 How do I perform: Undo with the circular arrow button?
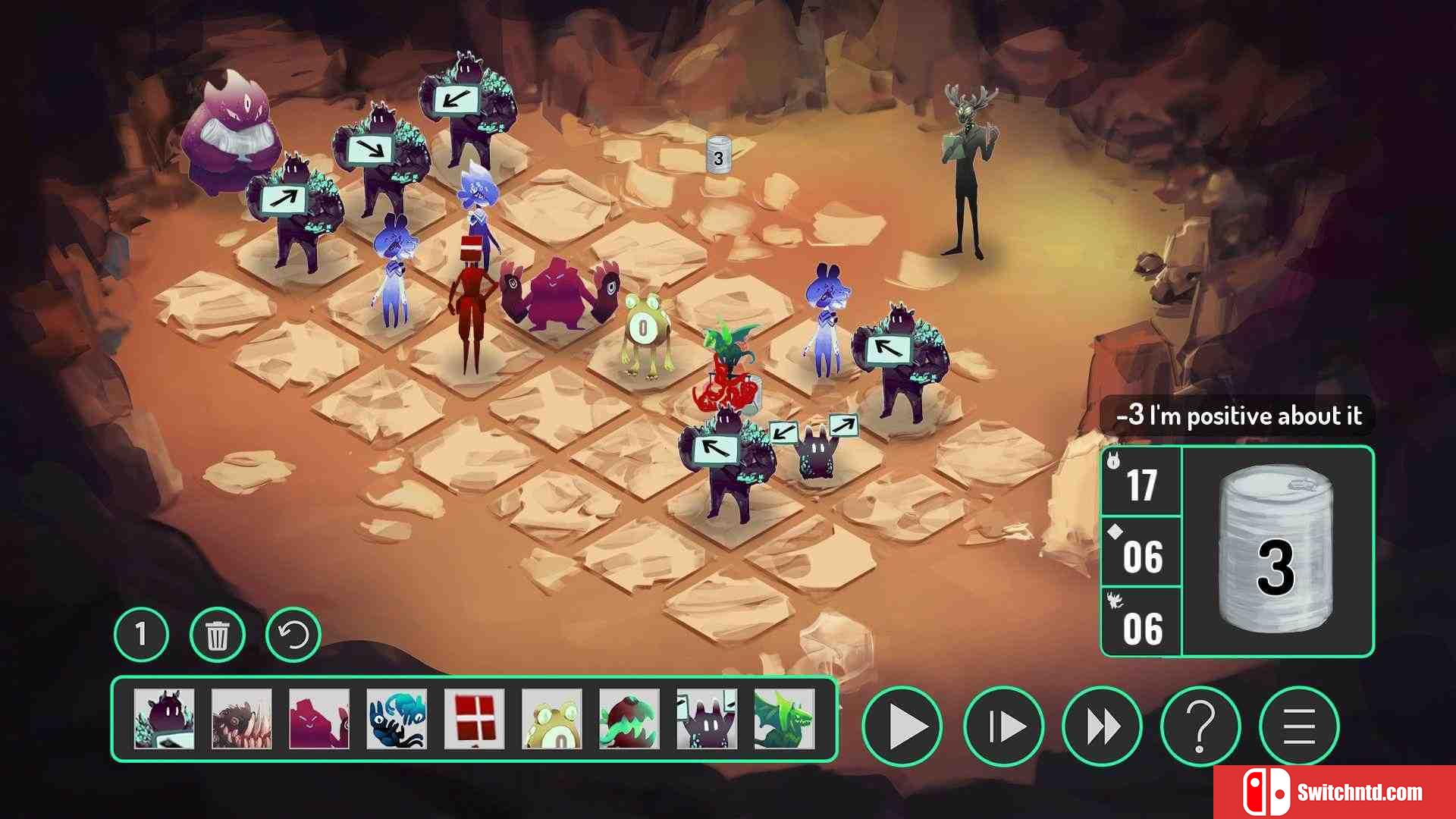point(293,635)
